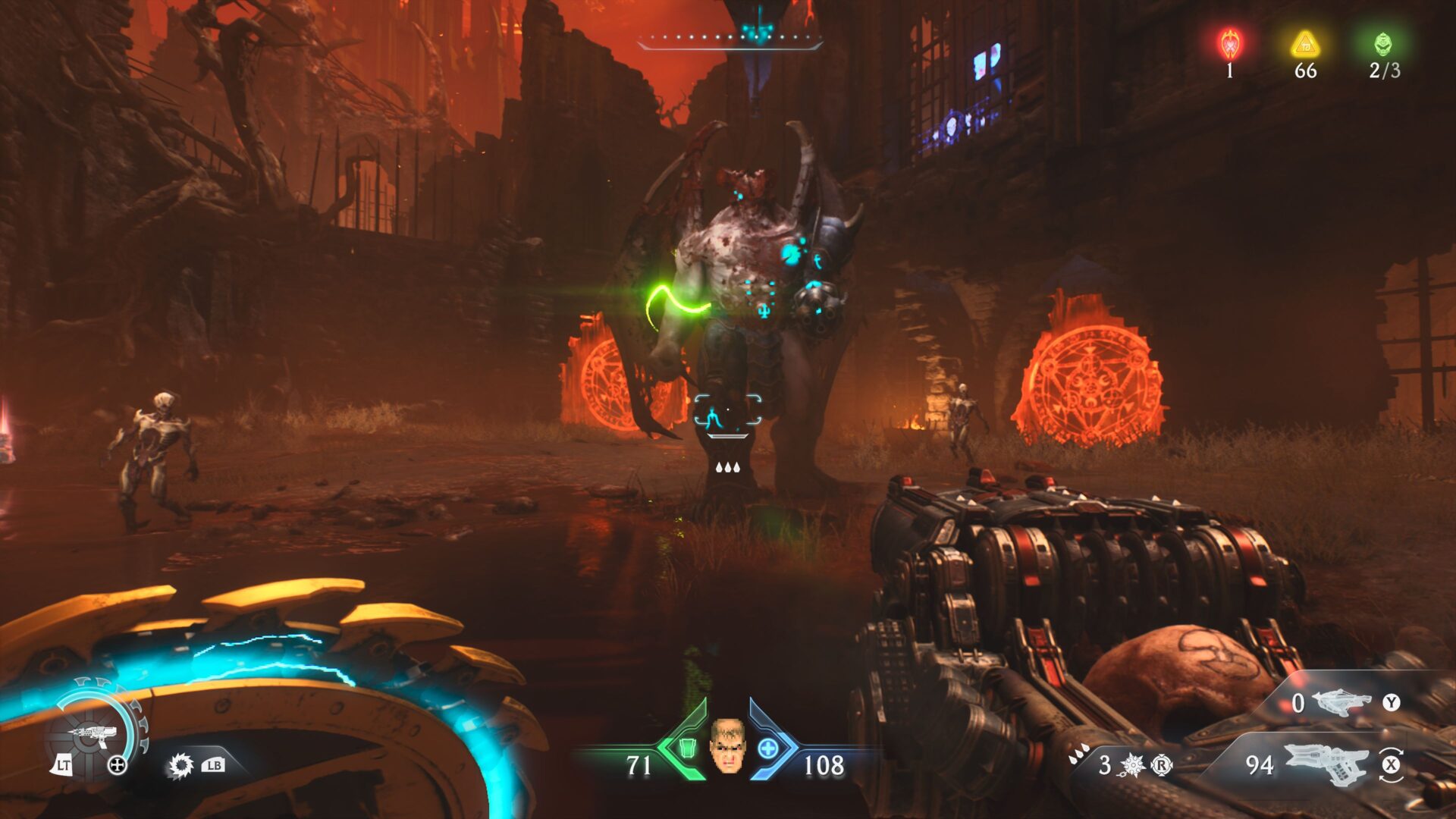1456x819 pixels.
Task: Open the circular R button equipment selector
Action: click(x=1162, y=766)
